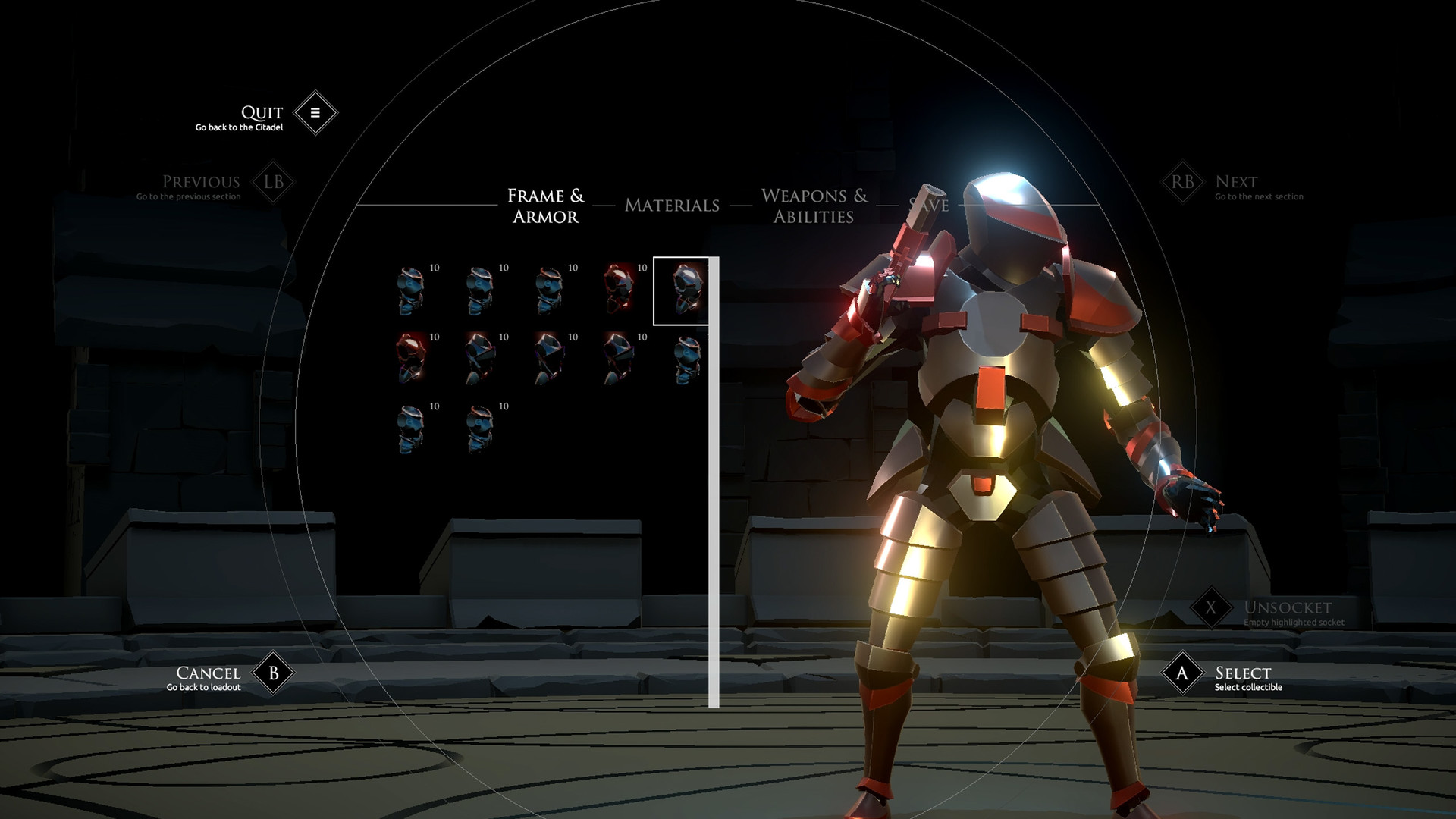The height and width of the screenshot is (819, 1456).
Task: Click the vertical scrollbar beside the armor grid
Action: 714,482
